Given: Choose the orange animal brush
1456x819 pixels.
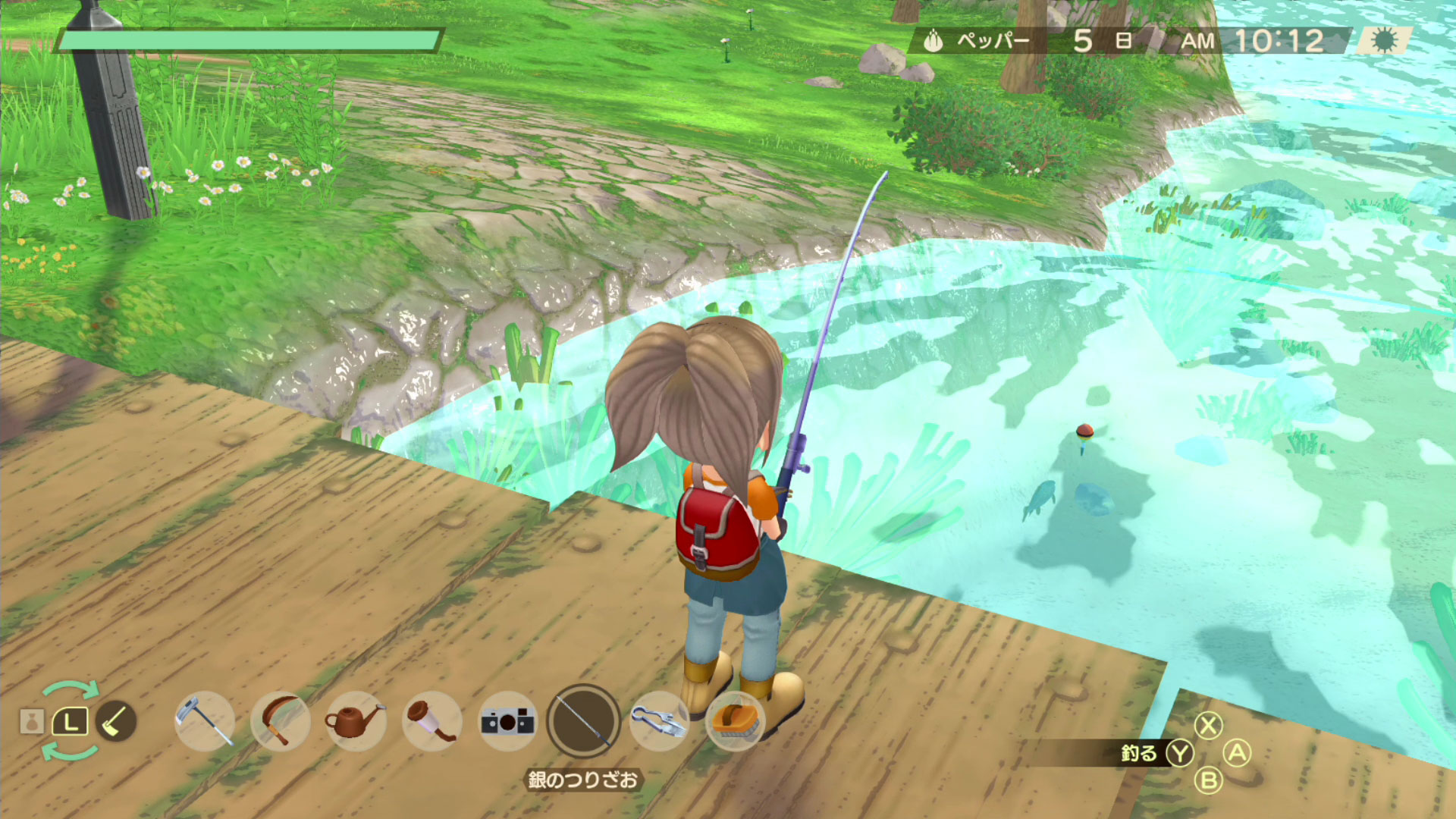Looking at the screenshot, I should 734,720.
